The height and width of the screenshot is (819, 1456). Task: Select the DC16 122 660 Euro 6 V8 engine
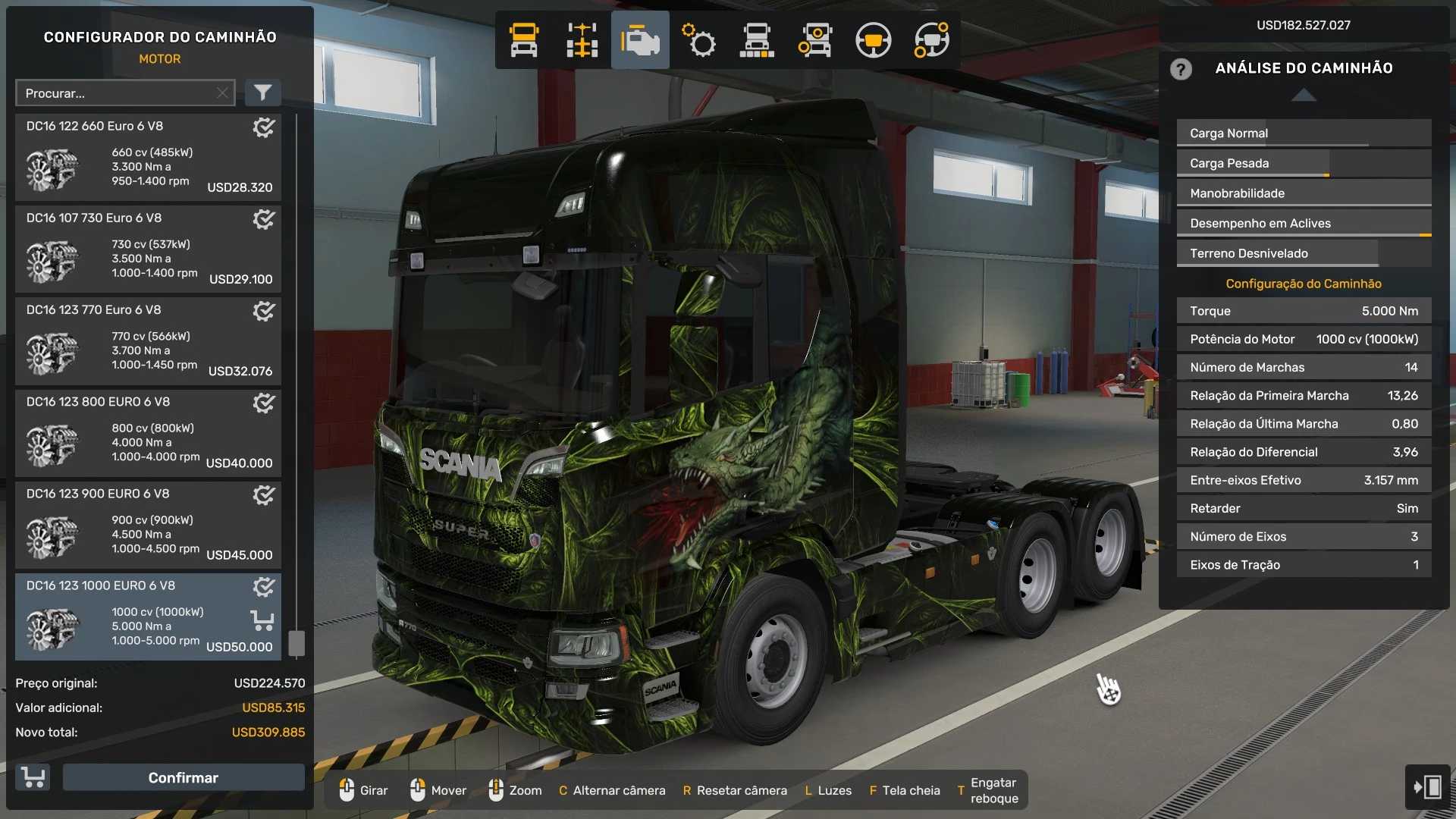pyautogui.click(x=148, y=158)
